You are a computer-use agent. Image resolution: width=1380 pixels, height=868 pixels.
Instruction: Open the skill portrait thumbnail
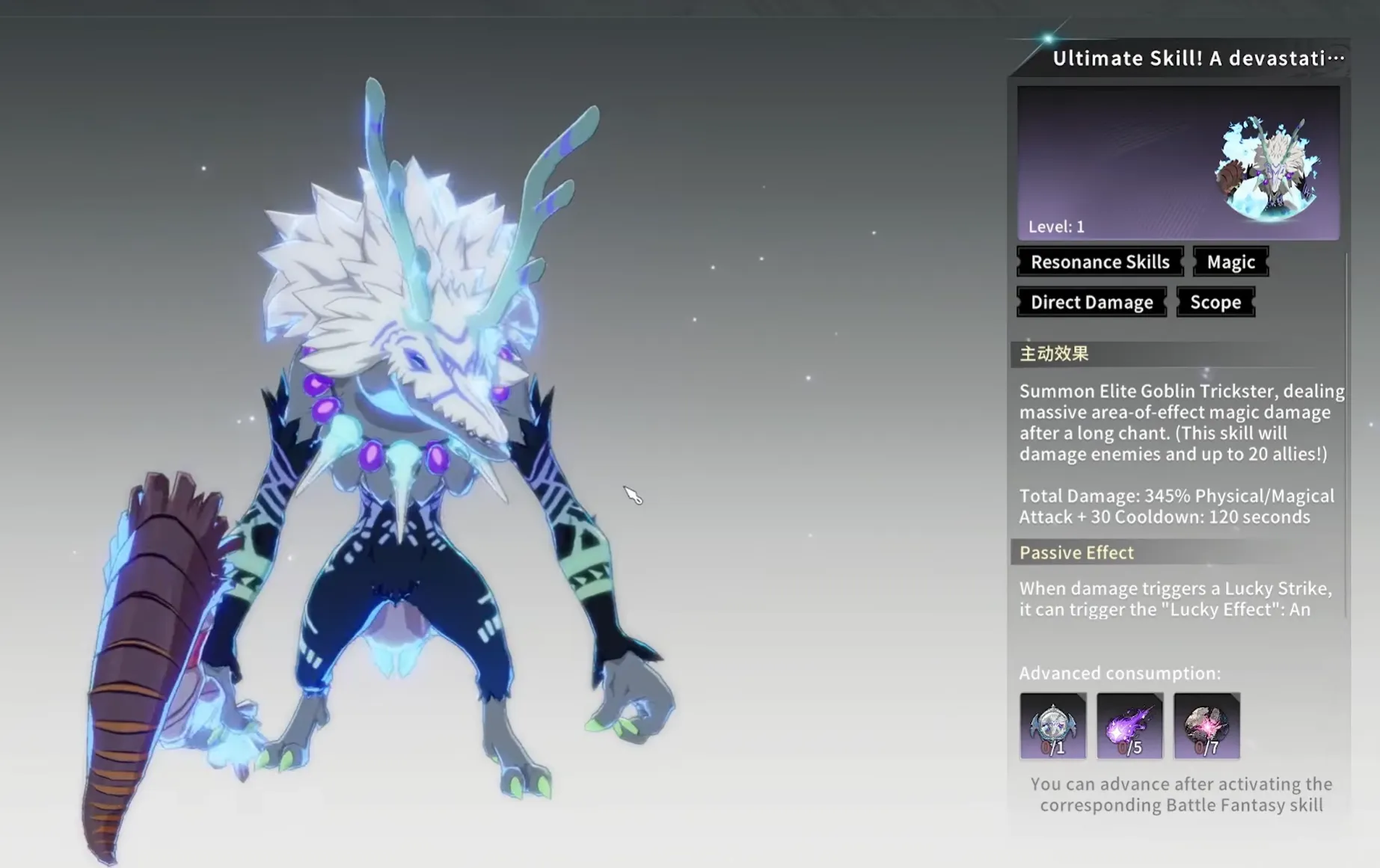pyautogui.click(x=1267, y=167)
